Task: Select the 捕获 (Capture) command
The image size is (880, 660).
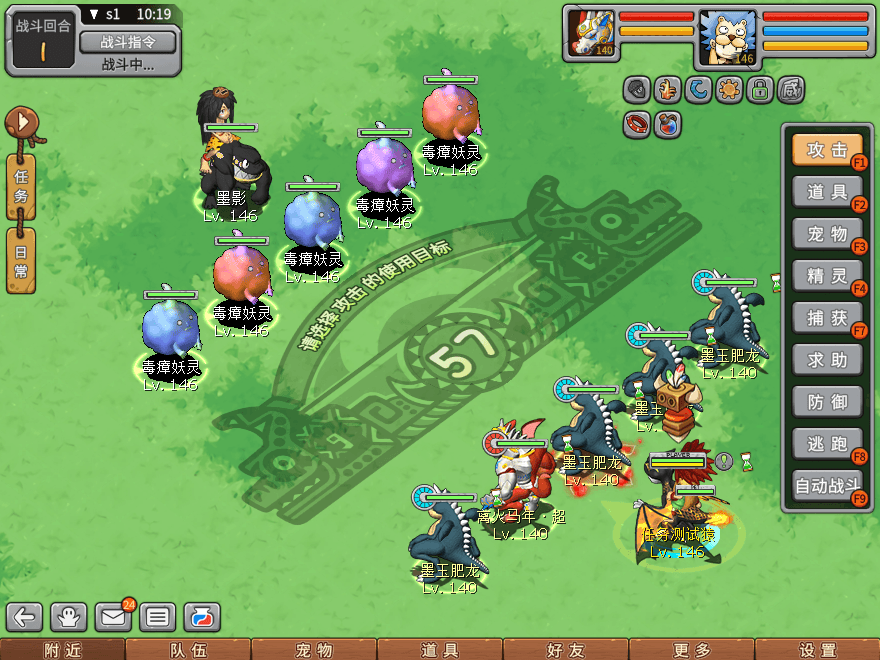Action: (826, 318)
